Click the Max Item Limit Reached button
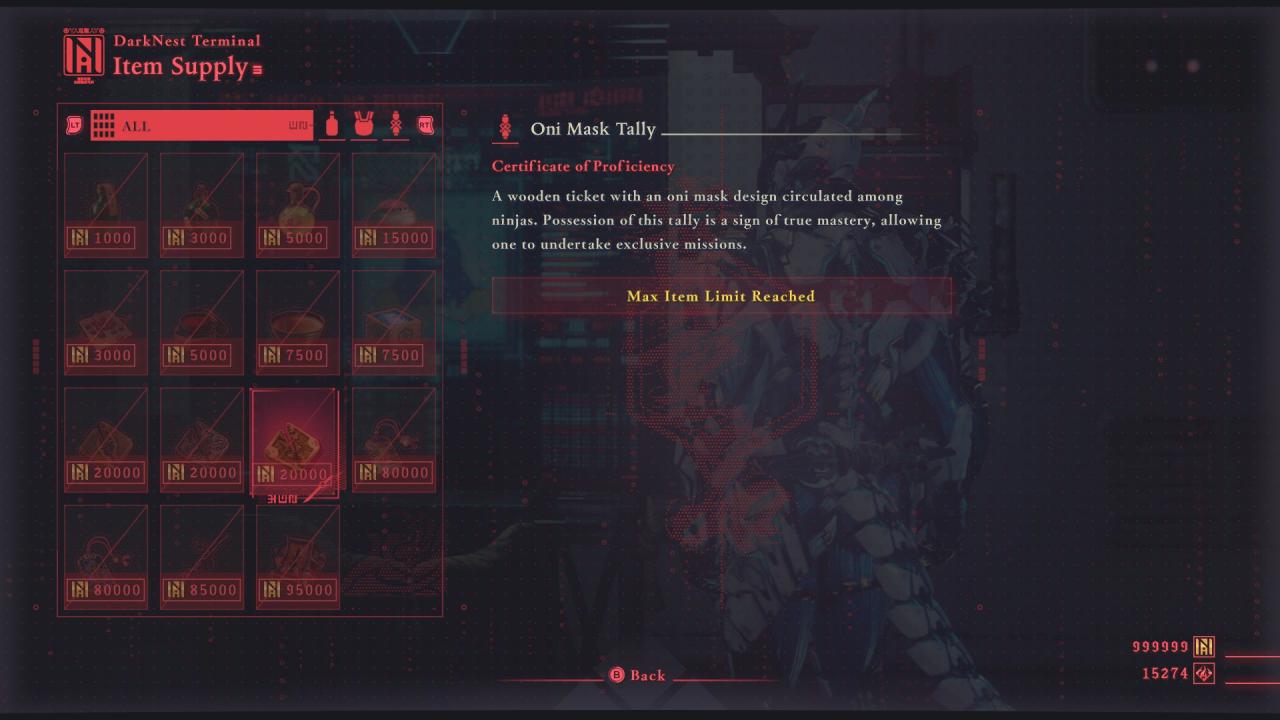This screenshot has height=720, width=1280. coord(721,296)
